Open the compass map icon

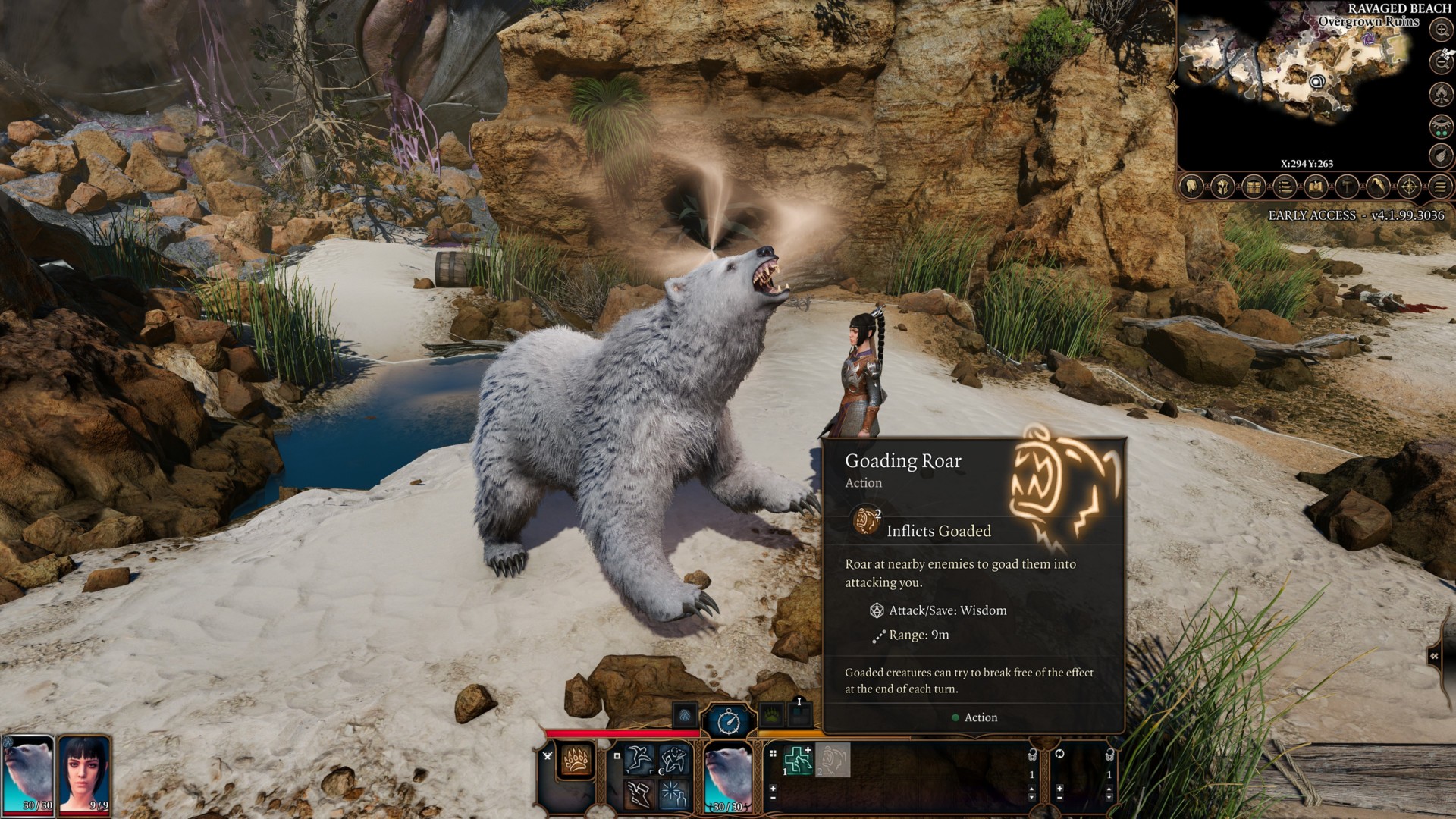point(1409,187)
